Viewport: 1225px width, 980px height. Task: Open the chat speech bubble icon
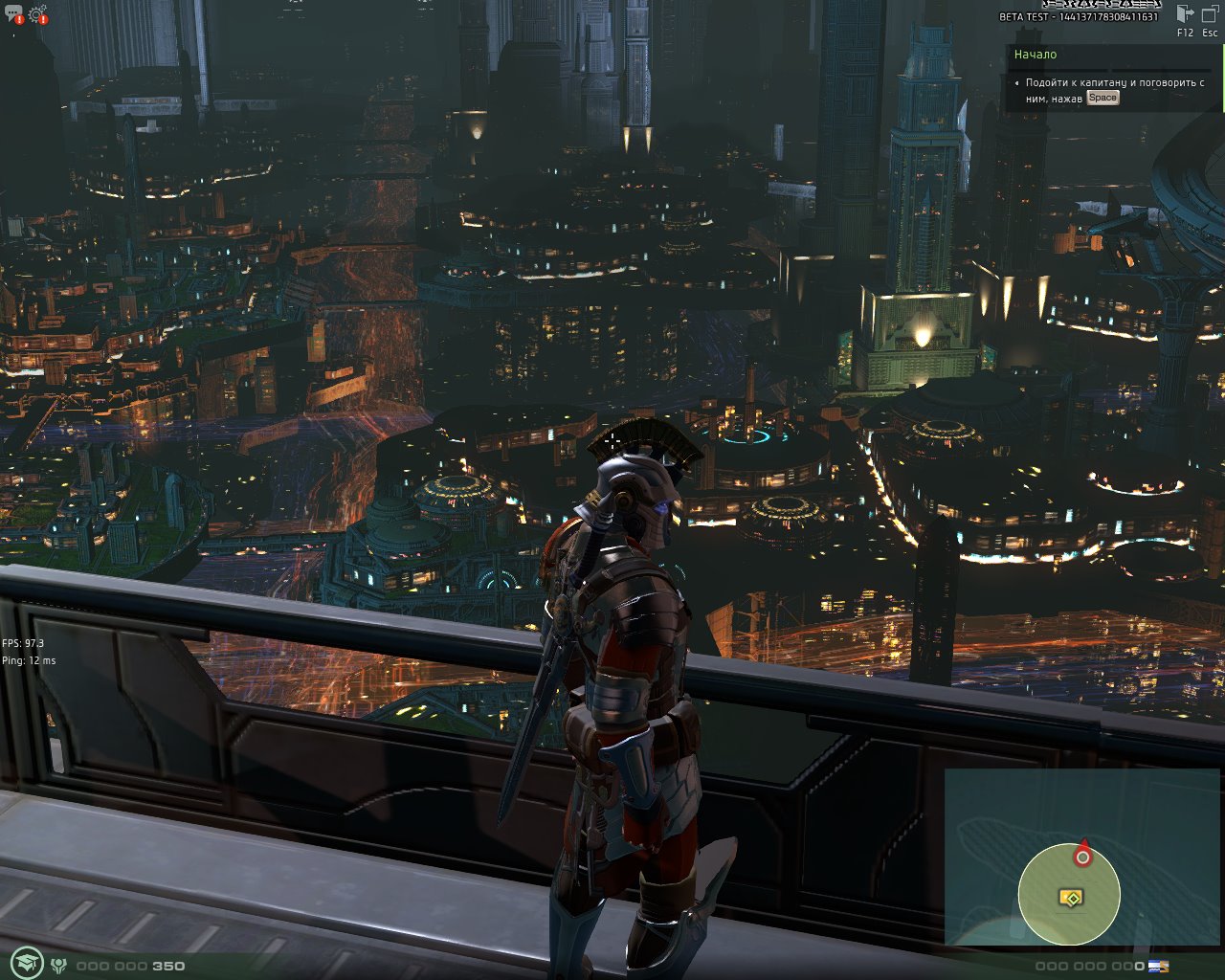point(13,13)
